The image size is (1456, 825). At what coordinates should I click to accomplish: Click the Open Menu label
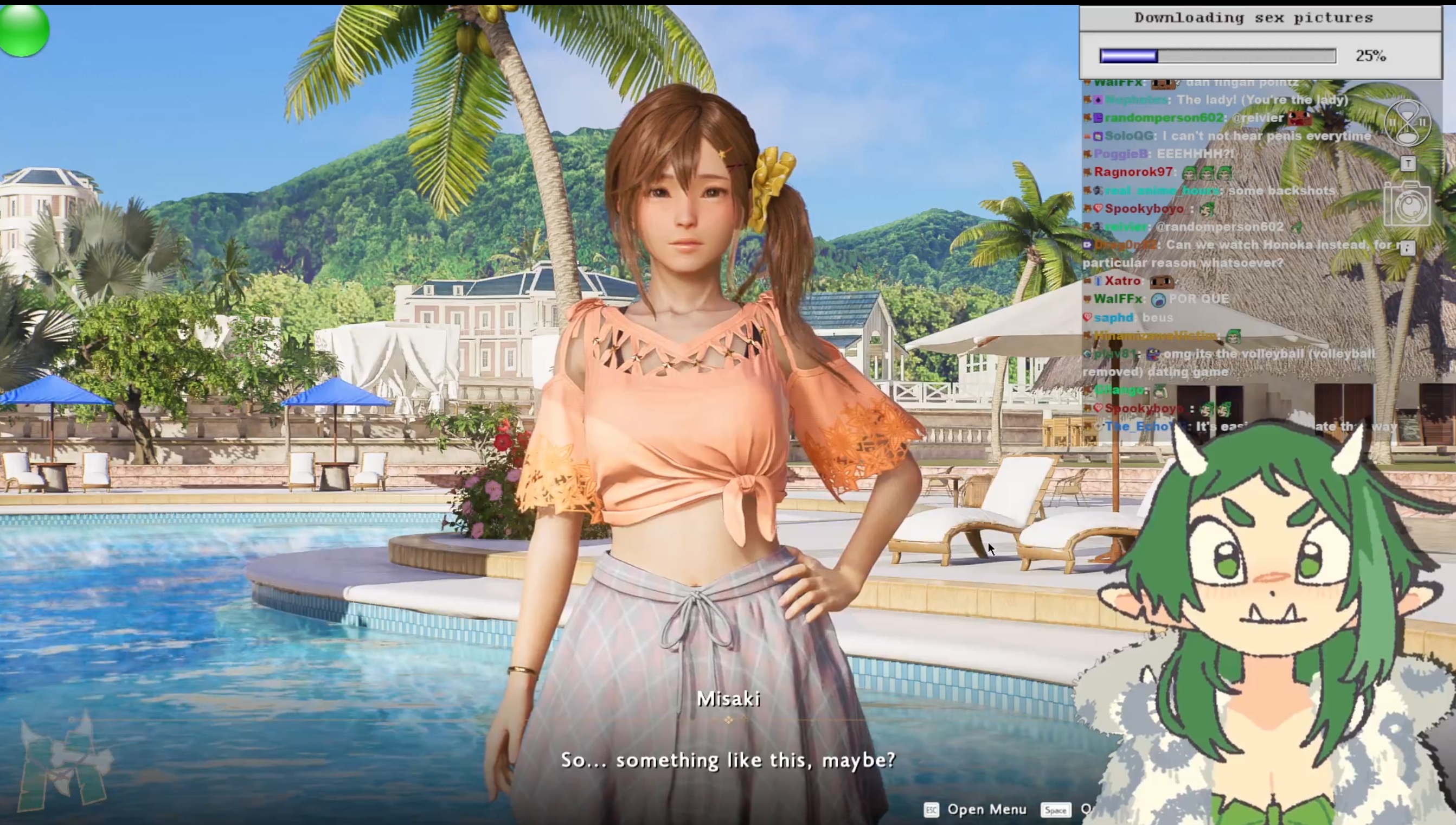tap(986, 809)
